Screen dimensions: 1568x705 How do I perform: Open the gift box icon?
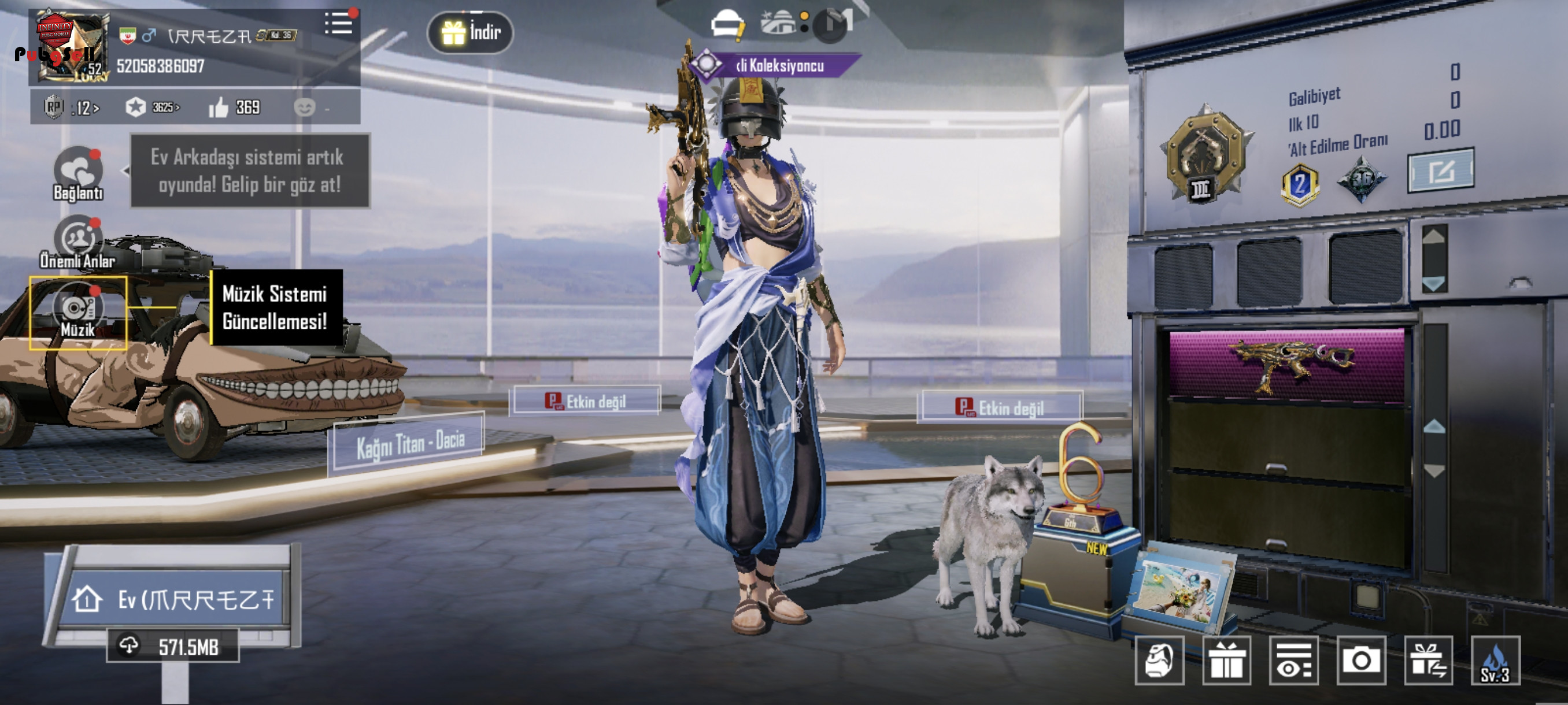tap(1226, 661)
